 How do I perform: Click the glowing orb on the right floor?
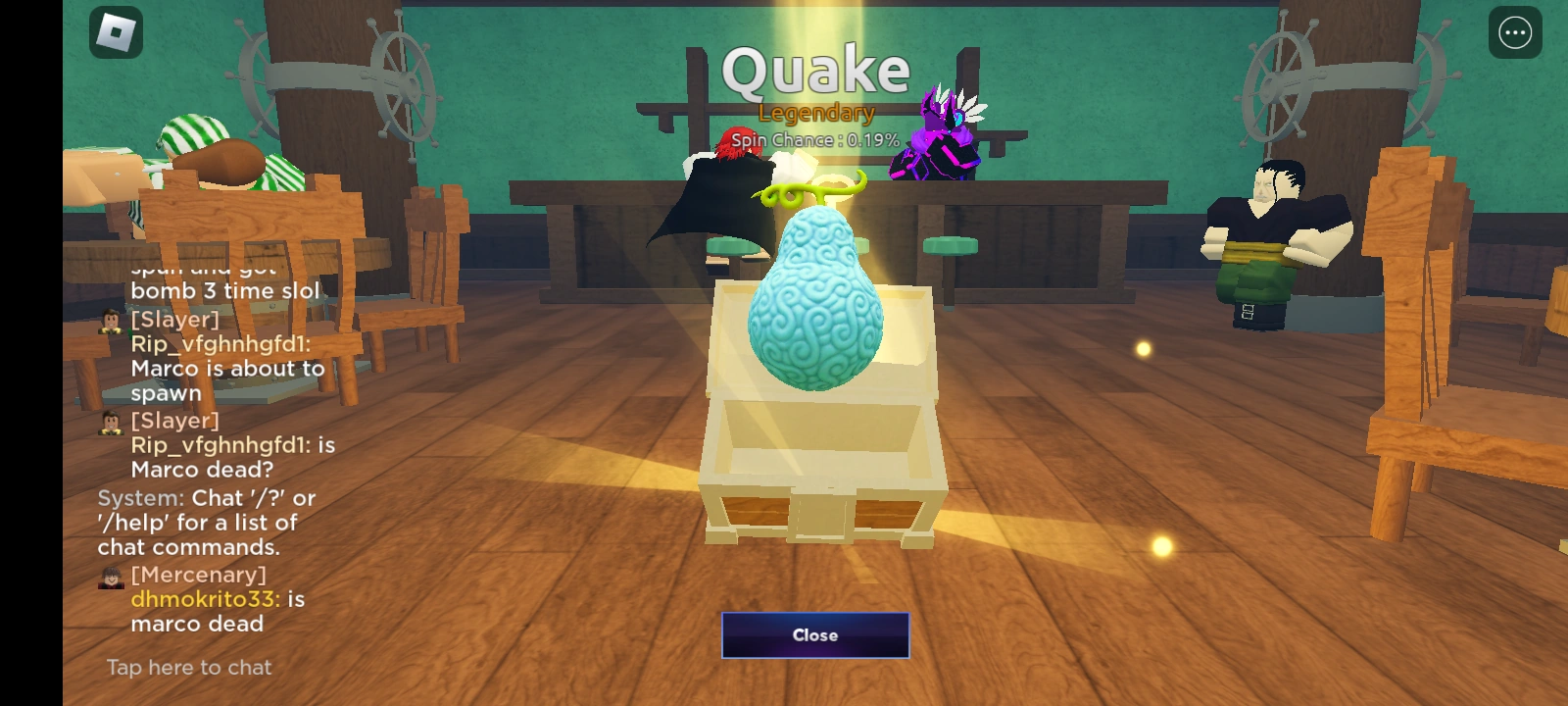click(x=1143, y=348)
